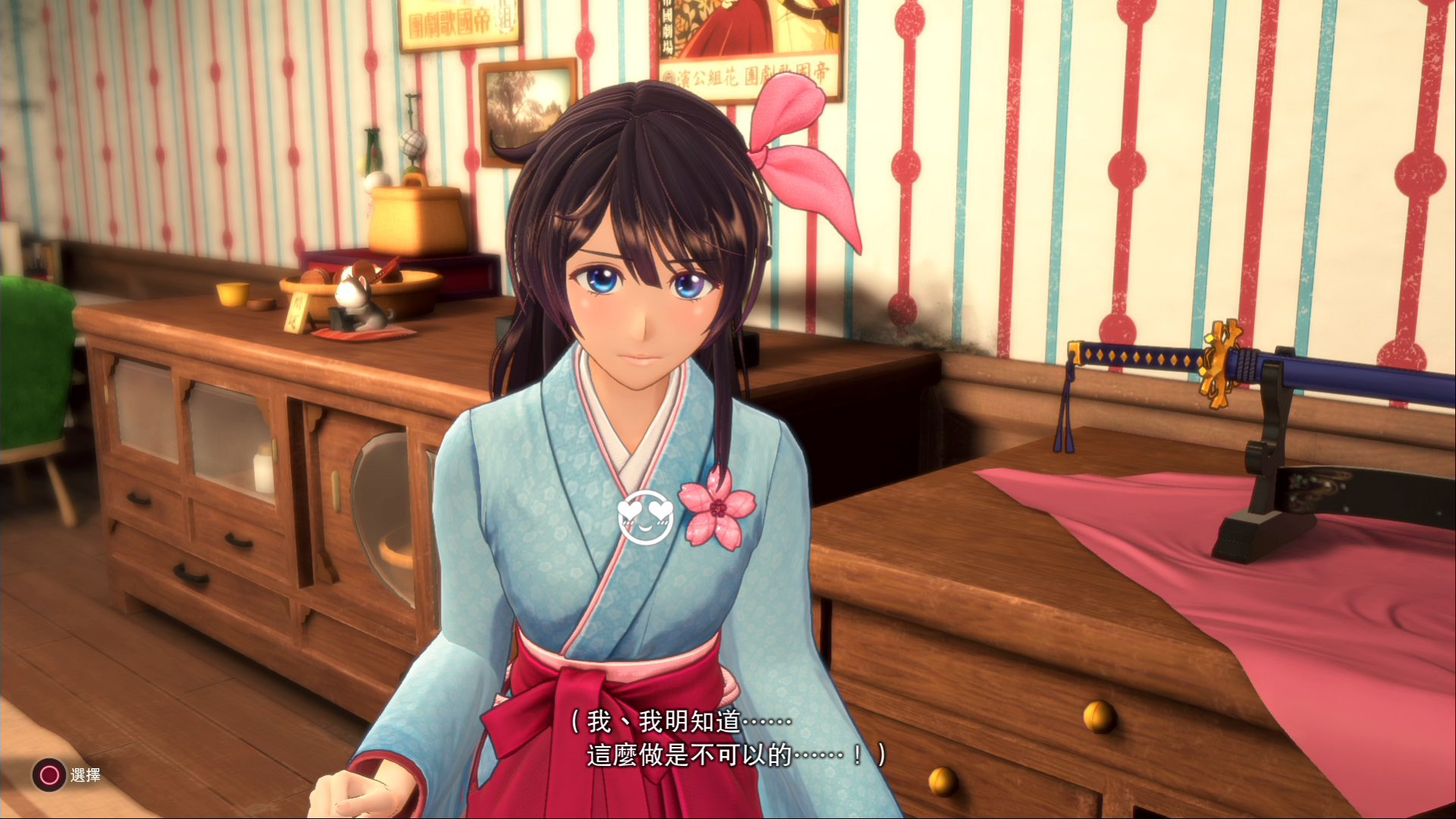1456x819 pixels.
Task: Click the small sliding cabinet door latch
Action: pos(335,491)
